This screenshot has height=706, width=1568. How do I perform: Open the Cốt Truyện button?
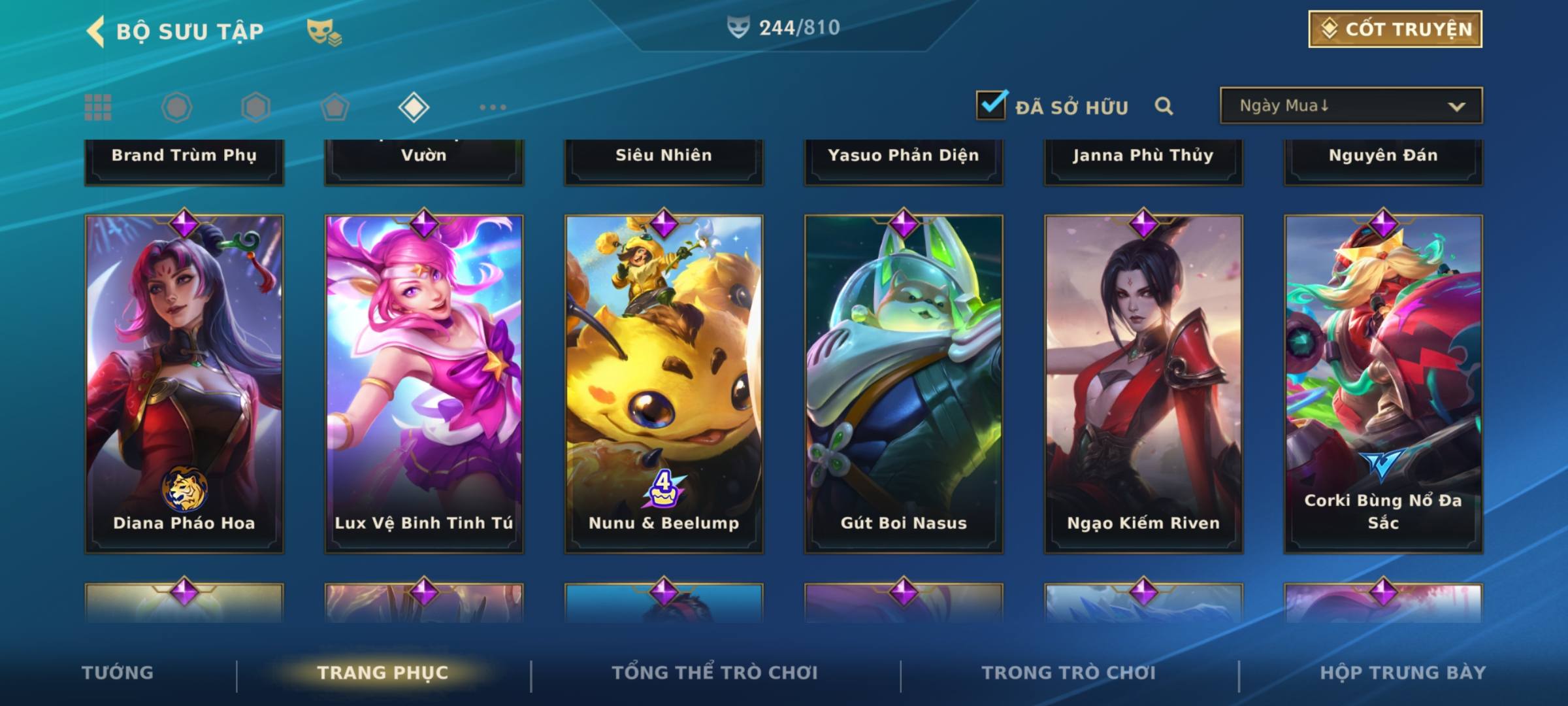1395,29
